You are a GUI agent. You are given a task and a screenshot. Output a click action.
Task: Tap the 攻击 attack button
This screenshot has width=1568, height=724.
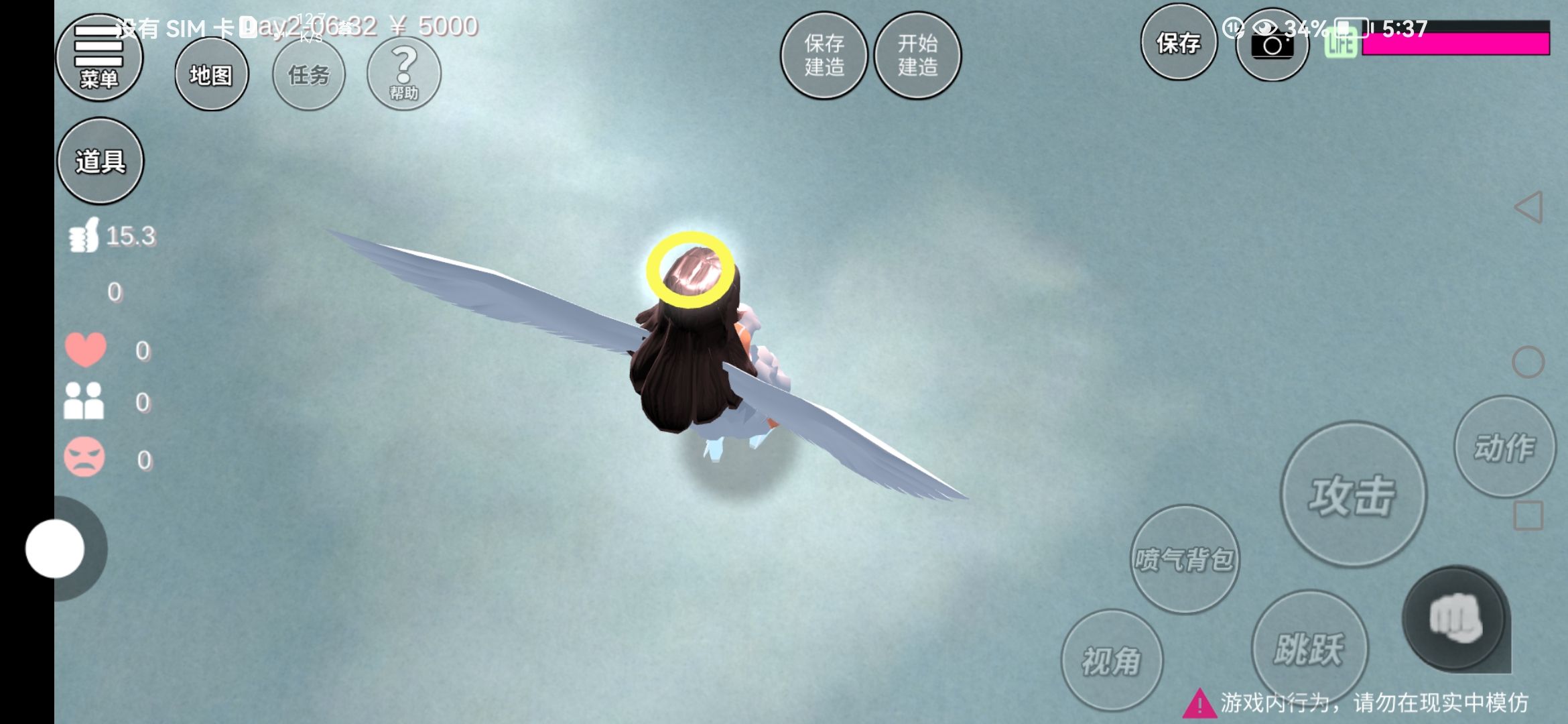click(x=1353, y=495)
